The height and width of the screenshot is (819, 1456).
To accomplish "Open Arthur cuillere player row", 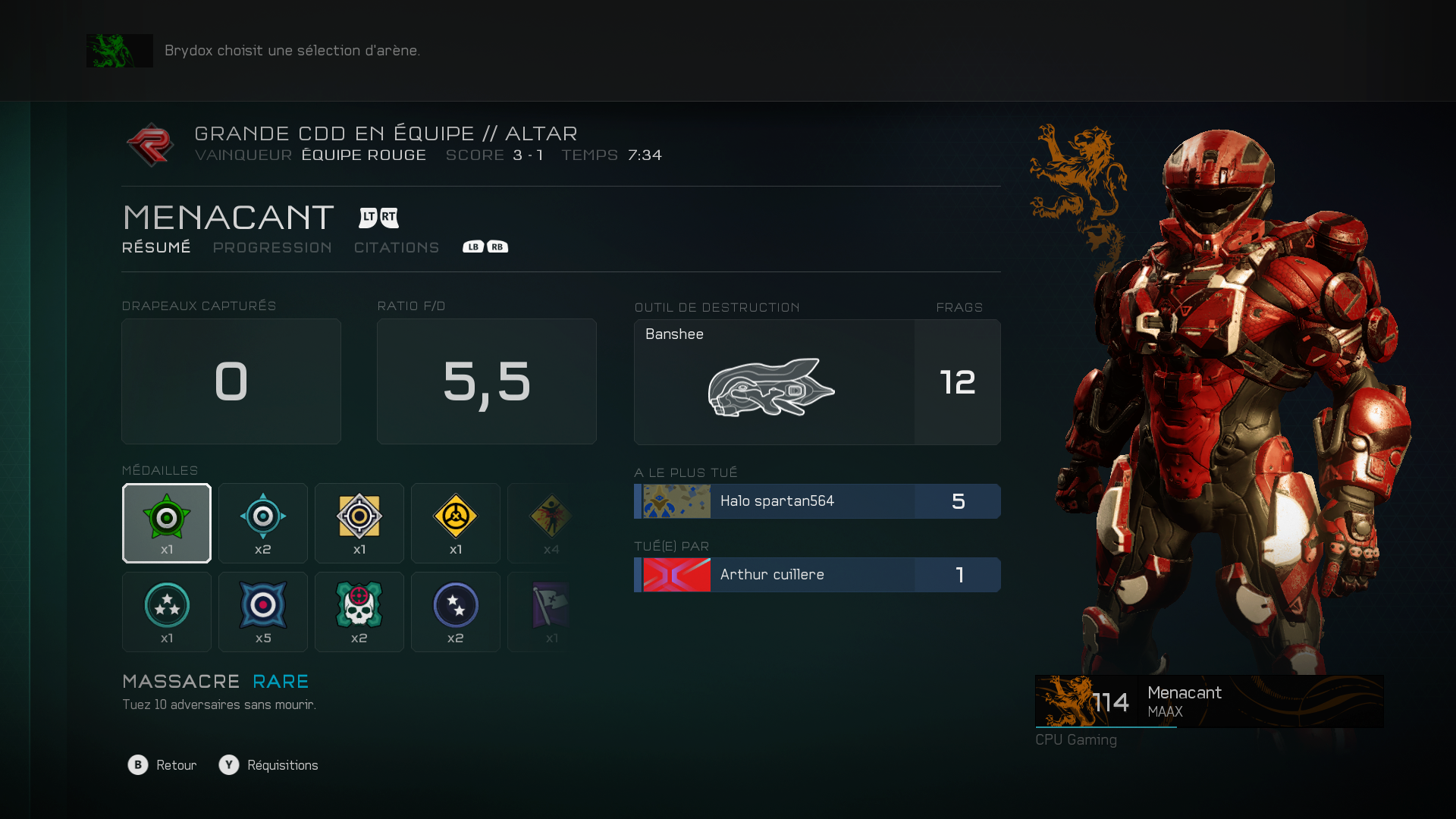I will pos(817,575).
